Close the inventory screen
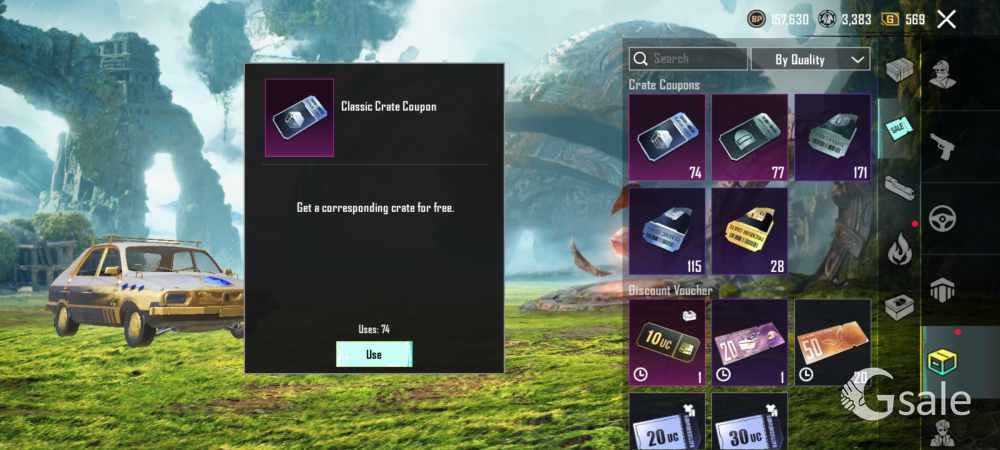 pyautogui.click(x=946, y=19)
